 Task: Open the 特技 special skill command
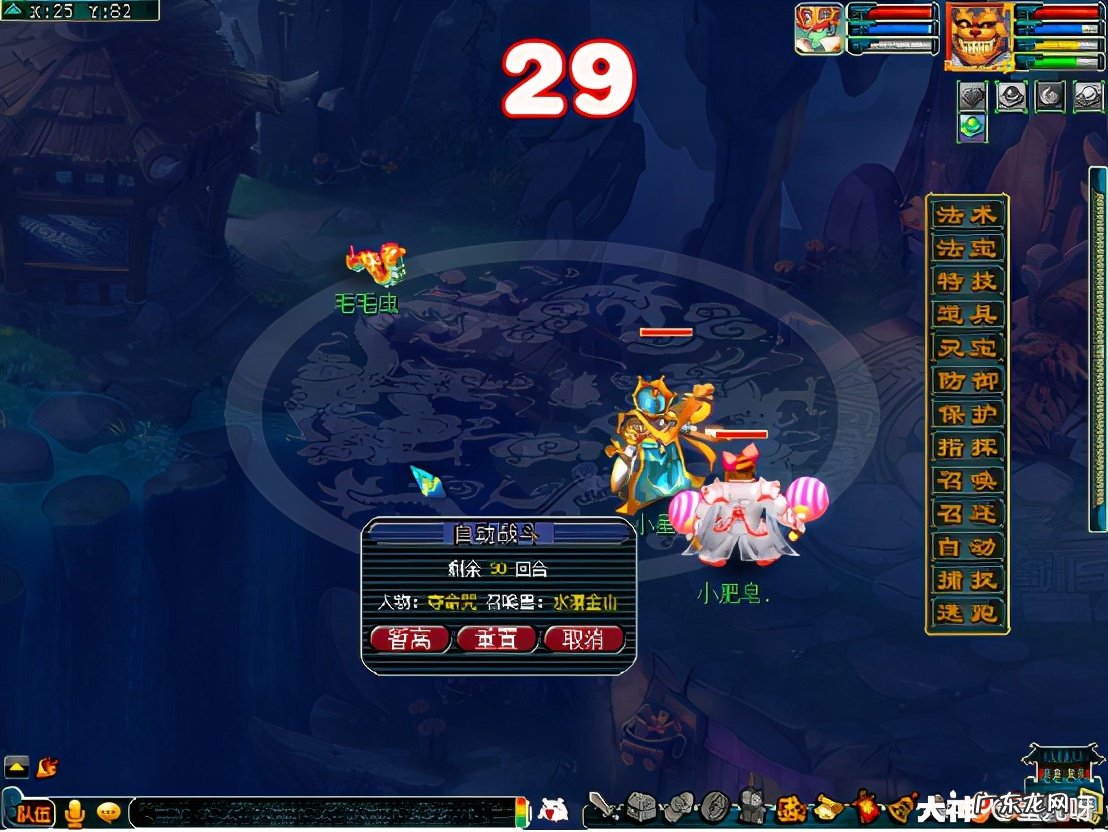pos(965,281)
